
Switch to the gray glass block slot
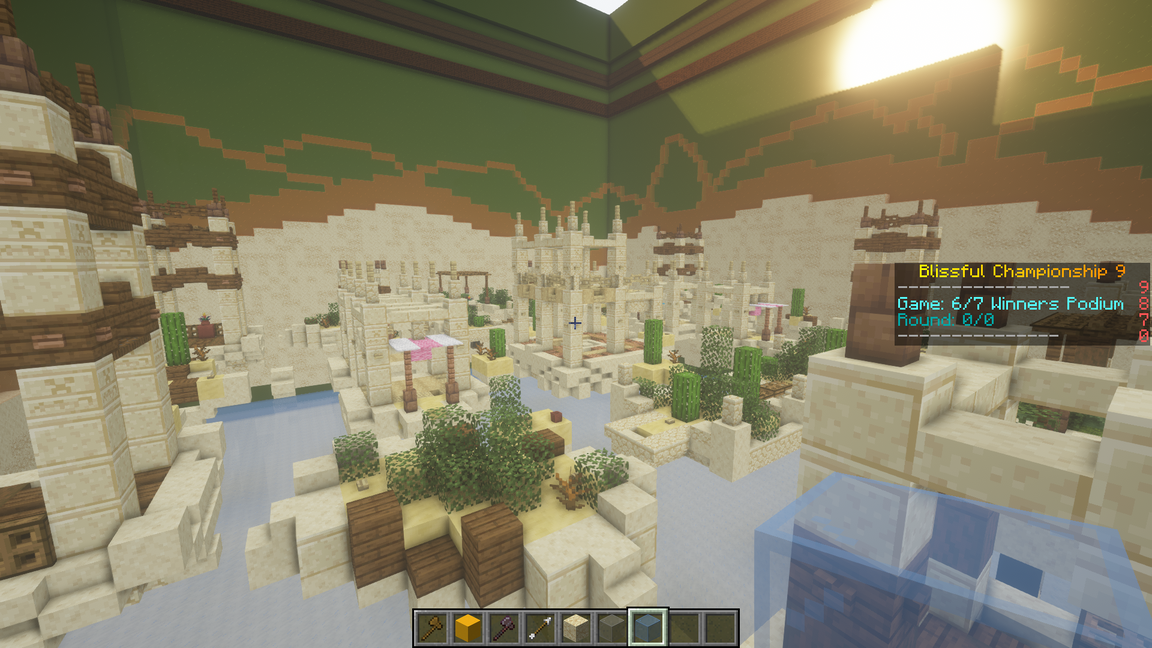coord(611,628)
